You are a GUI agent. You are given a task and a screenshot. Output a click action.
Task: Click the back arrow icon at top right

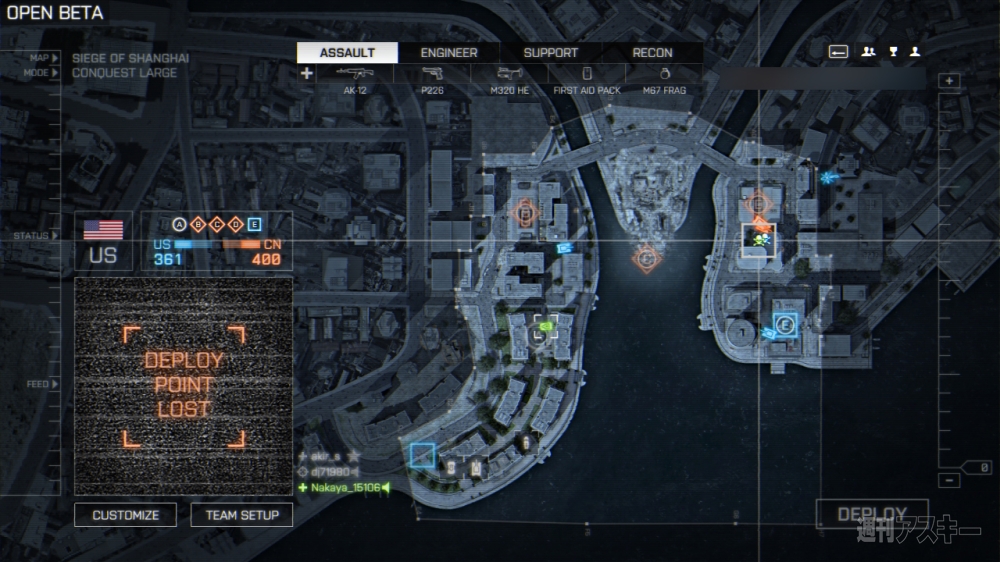[x=838, y=52]
